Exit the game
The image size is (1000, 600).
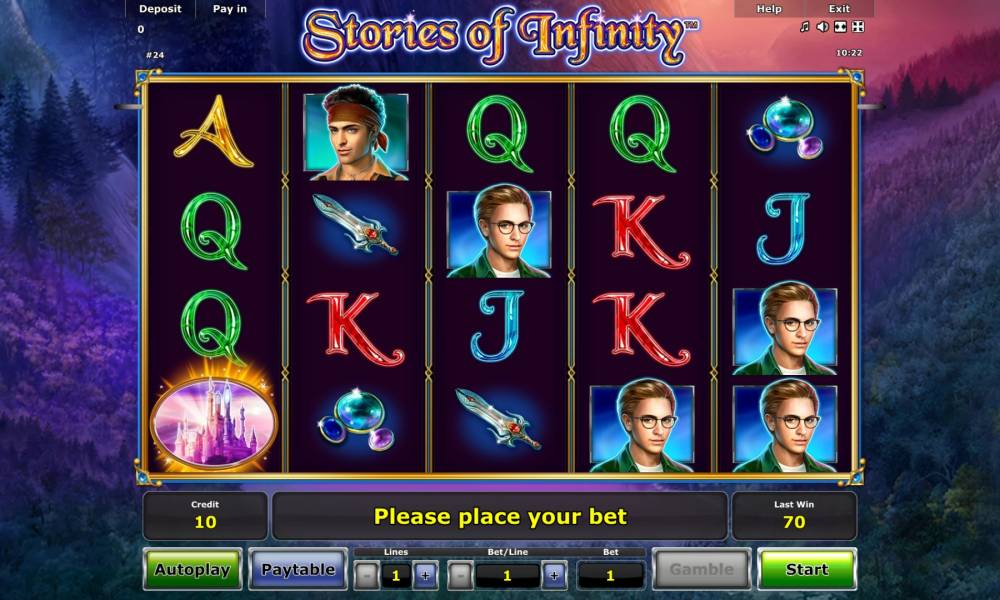click(x=839, y=9)
